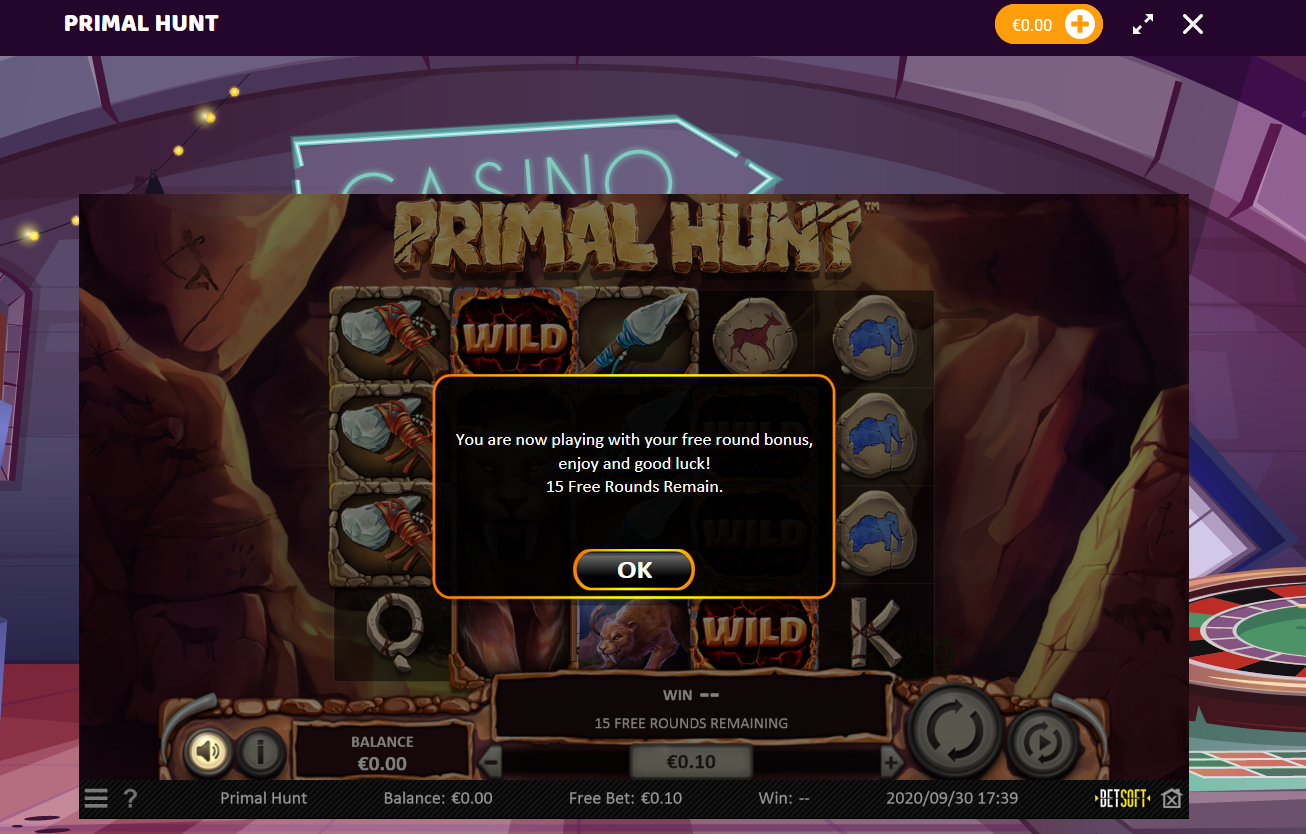
Task: Click the exit-game icon next to Betsoft
Action: pyautogui.click(x=1171, y=798)
